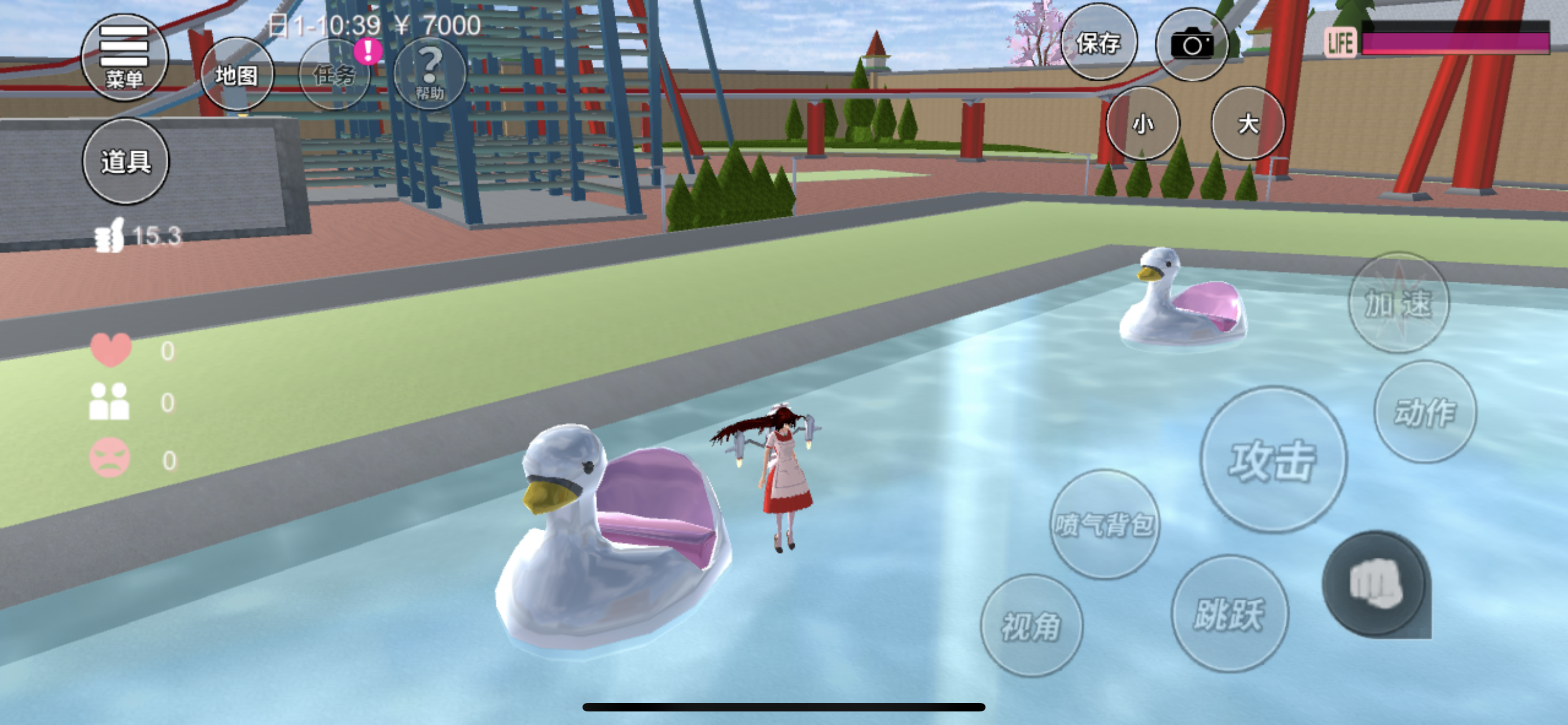Activate the 喷气背包 jetpack
This screenshot has height=725, width=1568.
pyautogui.click(x=1104, y=523)
